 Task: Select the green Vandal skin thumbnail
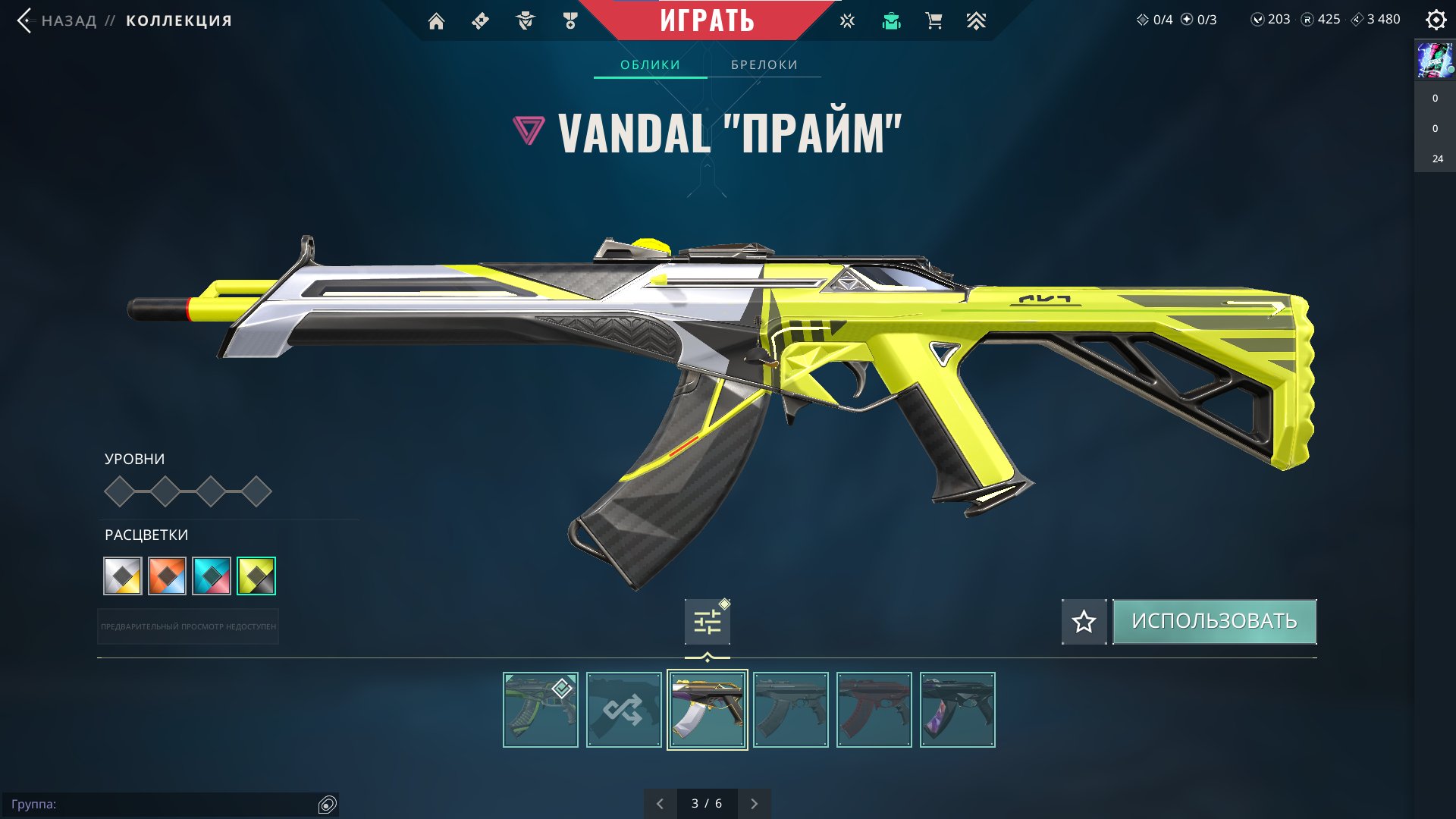(x=540, y=710)
